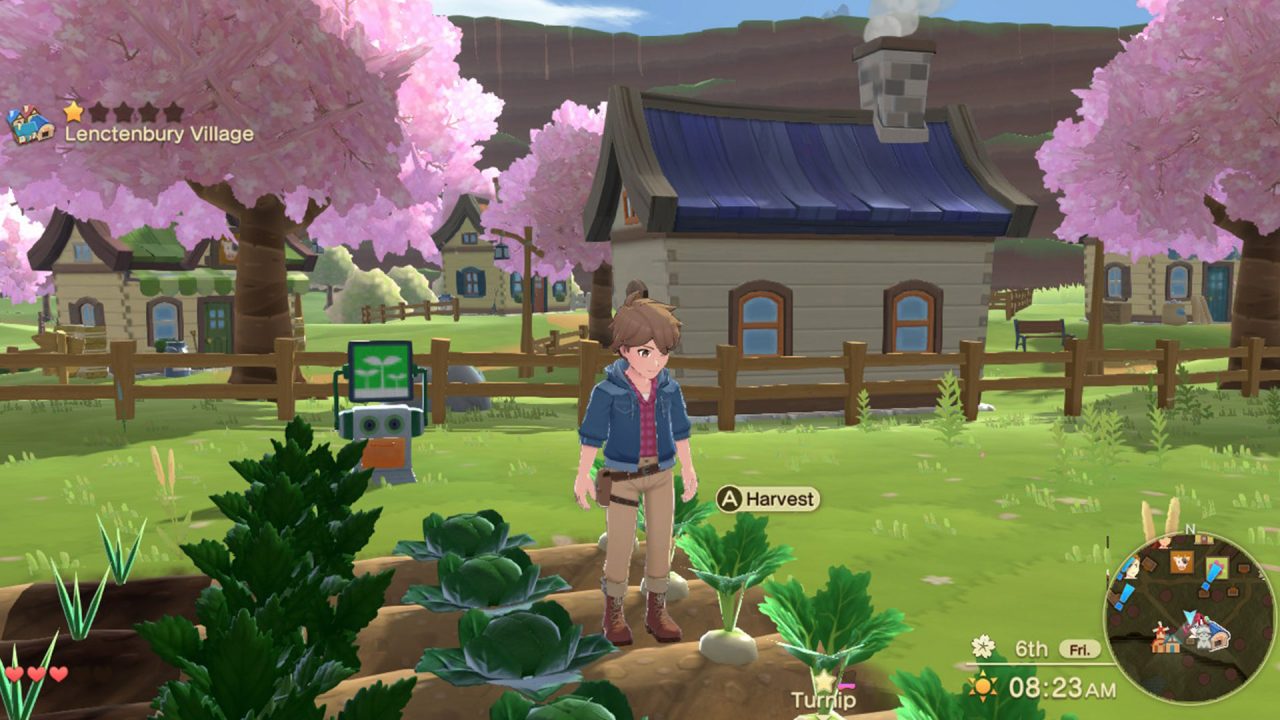
Task: Select the Harvest action prompt
Action: pos(768,498)
